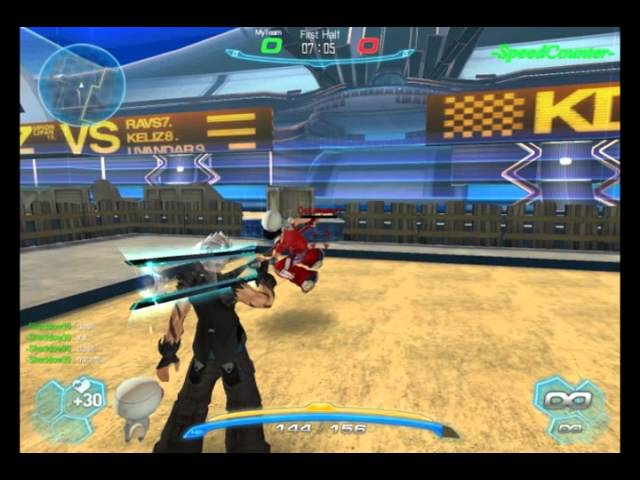Open the circular minimap radar
Viewport: 640px width, 480px height.
pyautogui.click(x=81, y=83)
